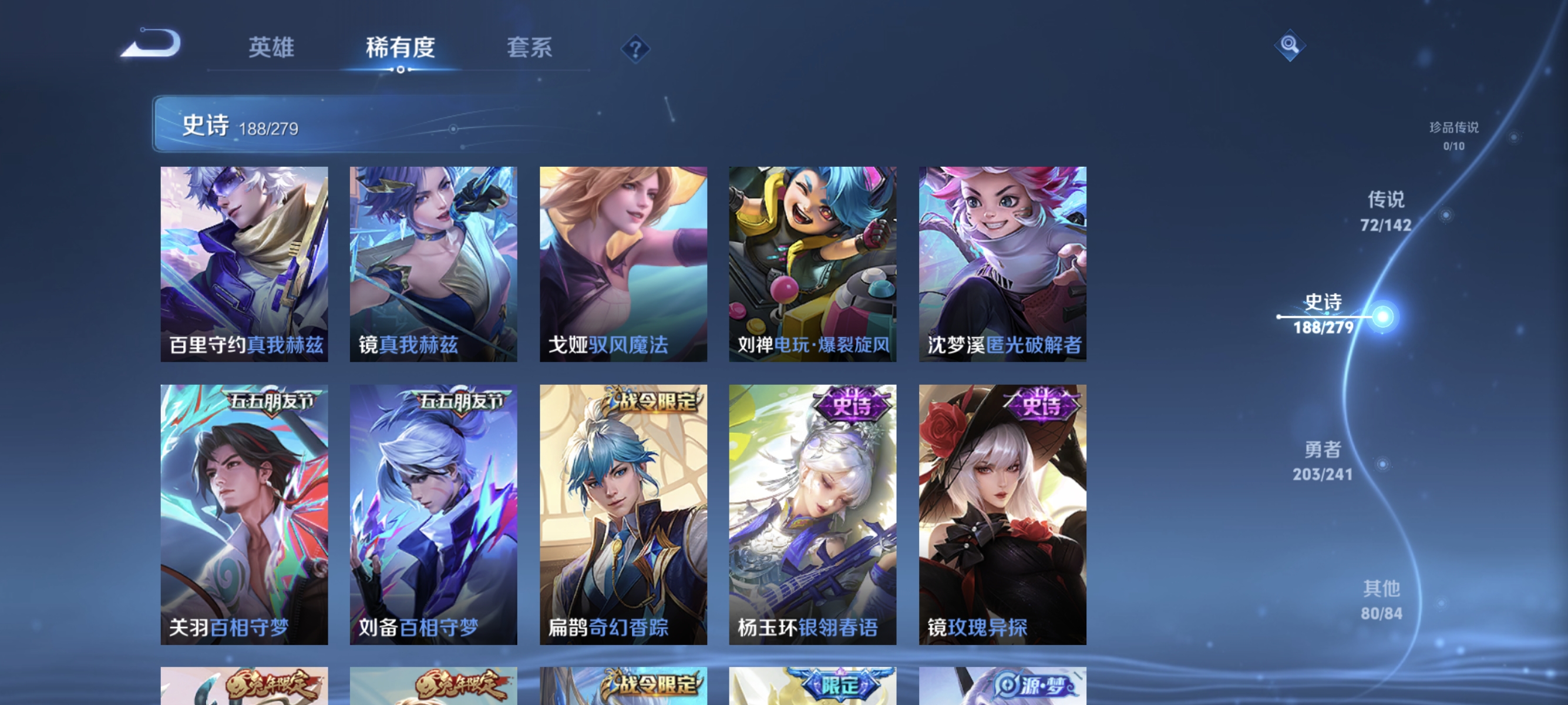Switch to the 英雄 tab

coord(271,49)
